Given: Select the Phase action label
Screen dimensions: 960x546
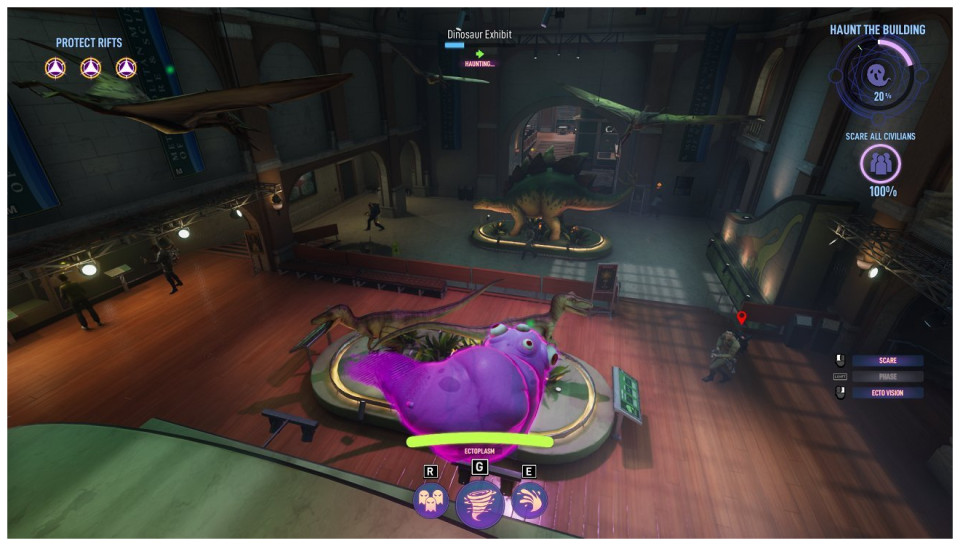Looking at the screenshot, I should pyautogui.click(x=887, y=377).
